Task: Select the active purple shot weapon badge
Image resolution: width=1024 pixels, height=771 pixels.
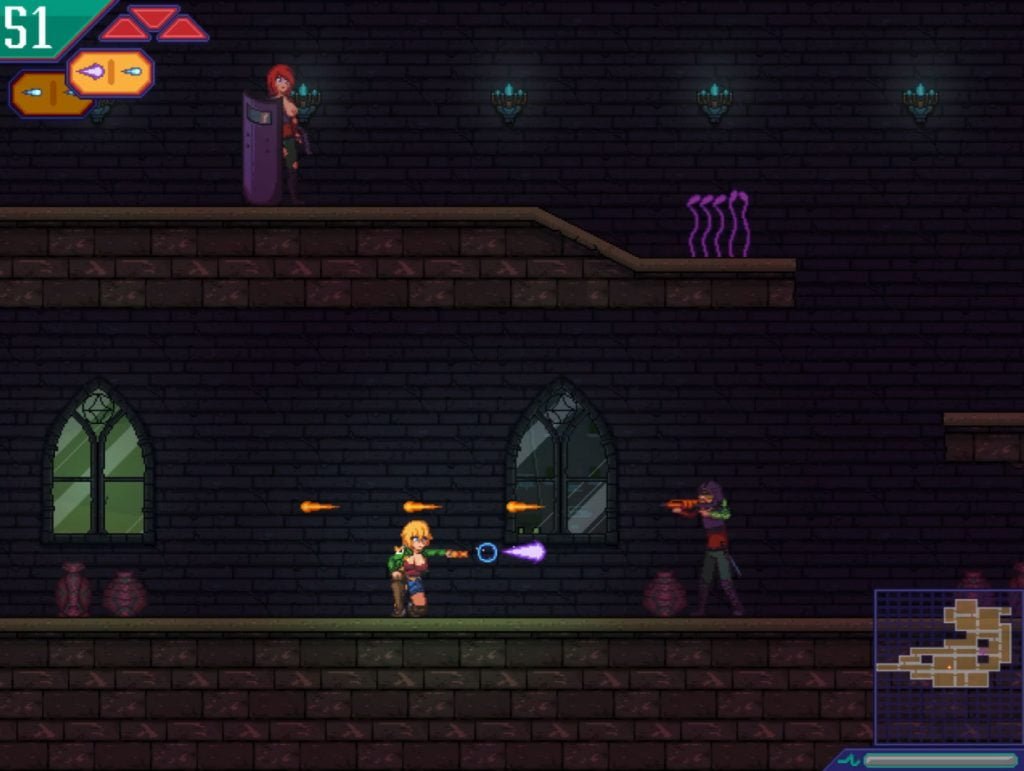Action: pos(110,72)
